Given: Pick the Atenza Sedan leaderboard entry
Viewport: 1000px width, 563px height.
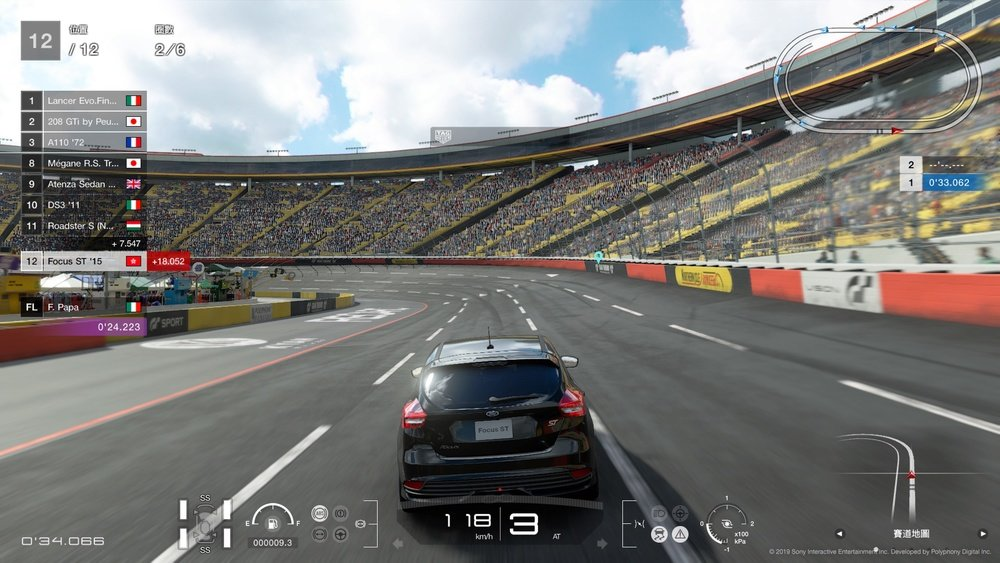Looking at the screenshot, I should (84, 184).
